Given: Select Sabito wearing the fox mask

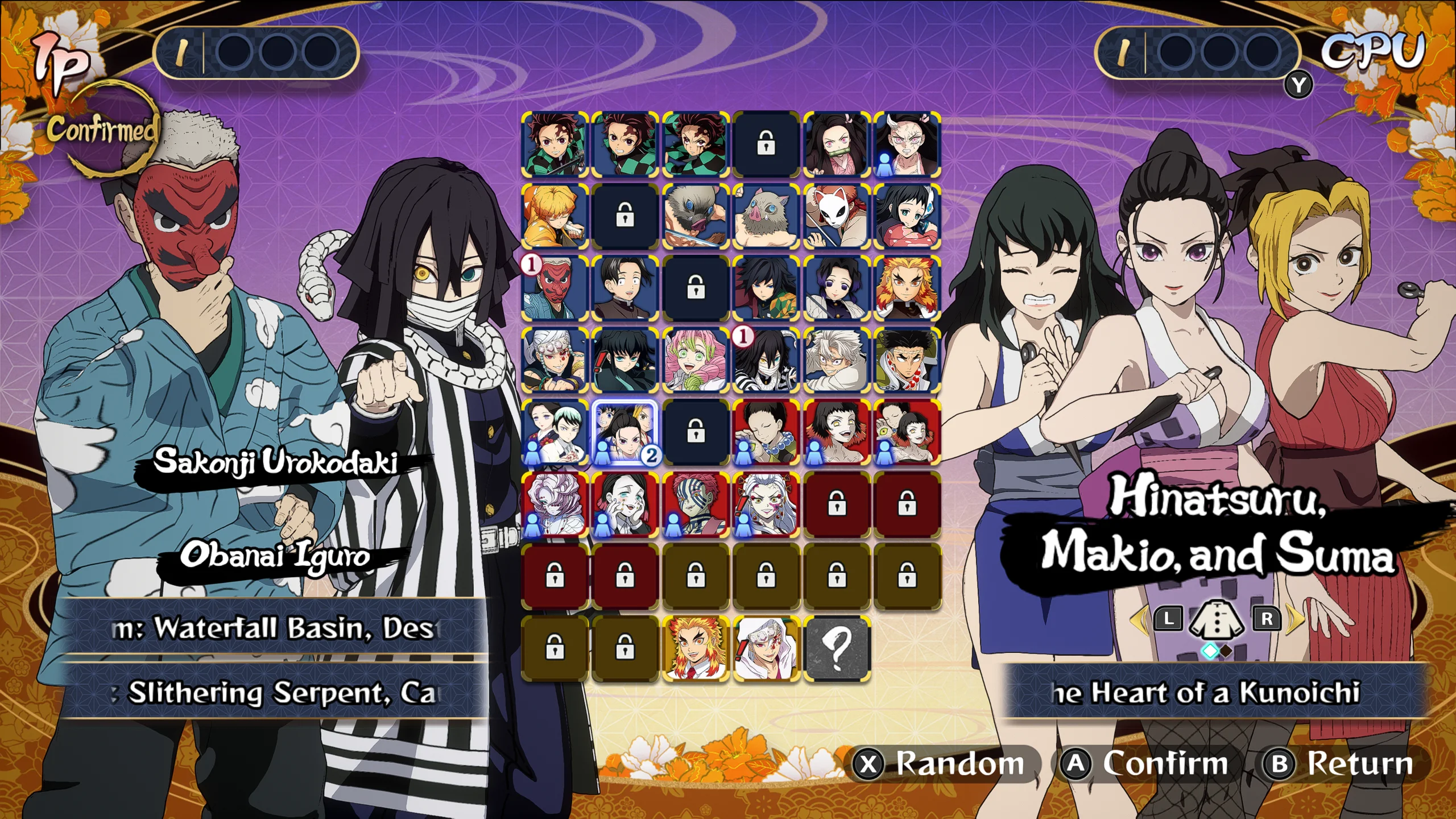Looking at the screenshot, I should pos(836,216).
